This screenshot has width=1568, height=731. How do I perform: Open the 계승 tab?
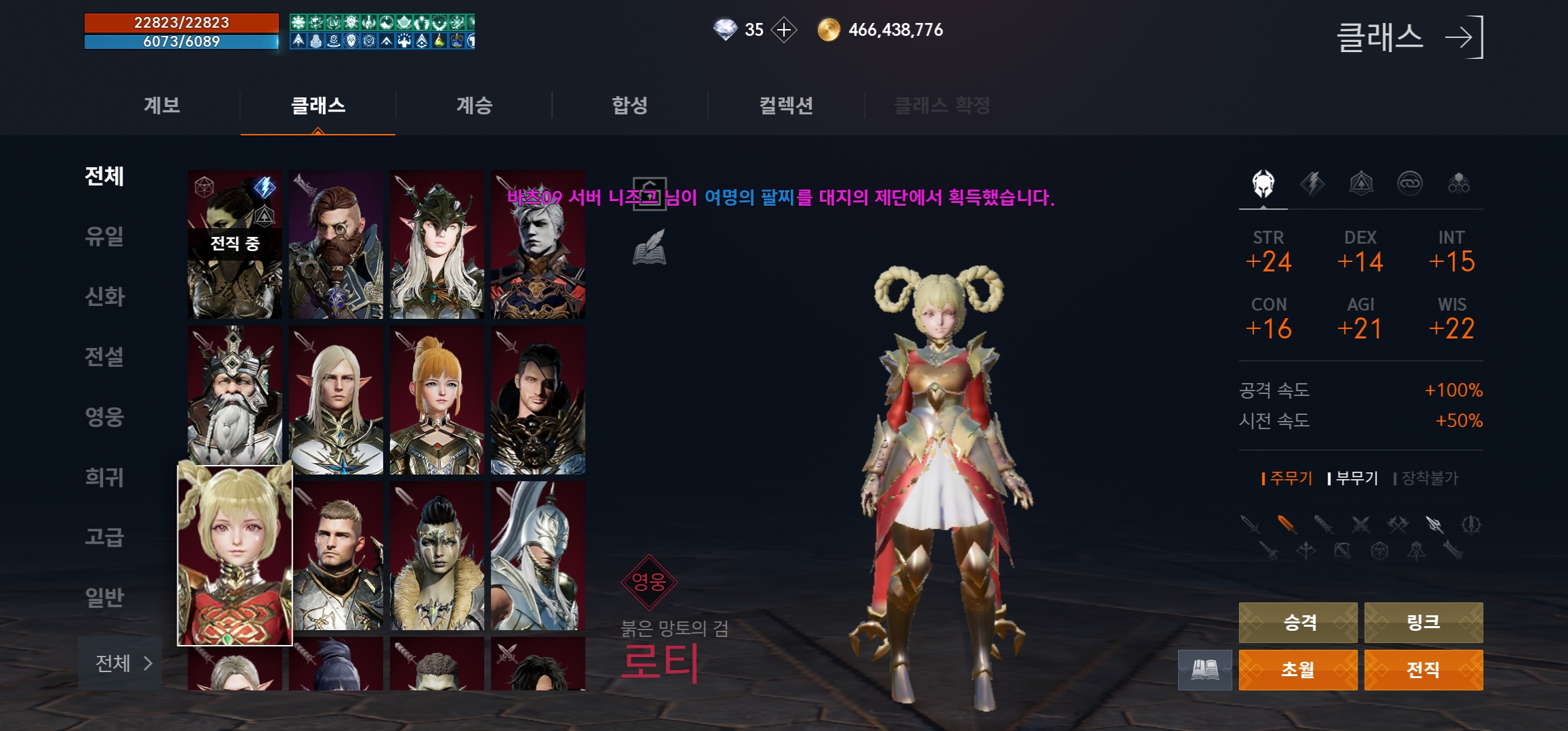tap(473, 105)
